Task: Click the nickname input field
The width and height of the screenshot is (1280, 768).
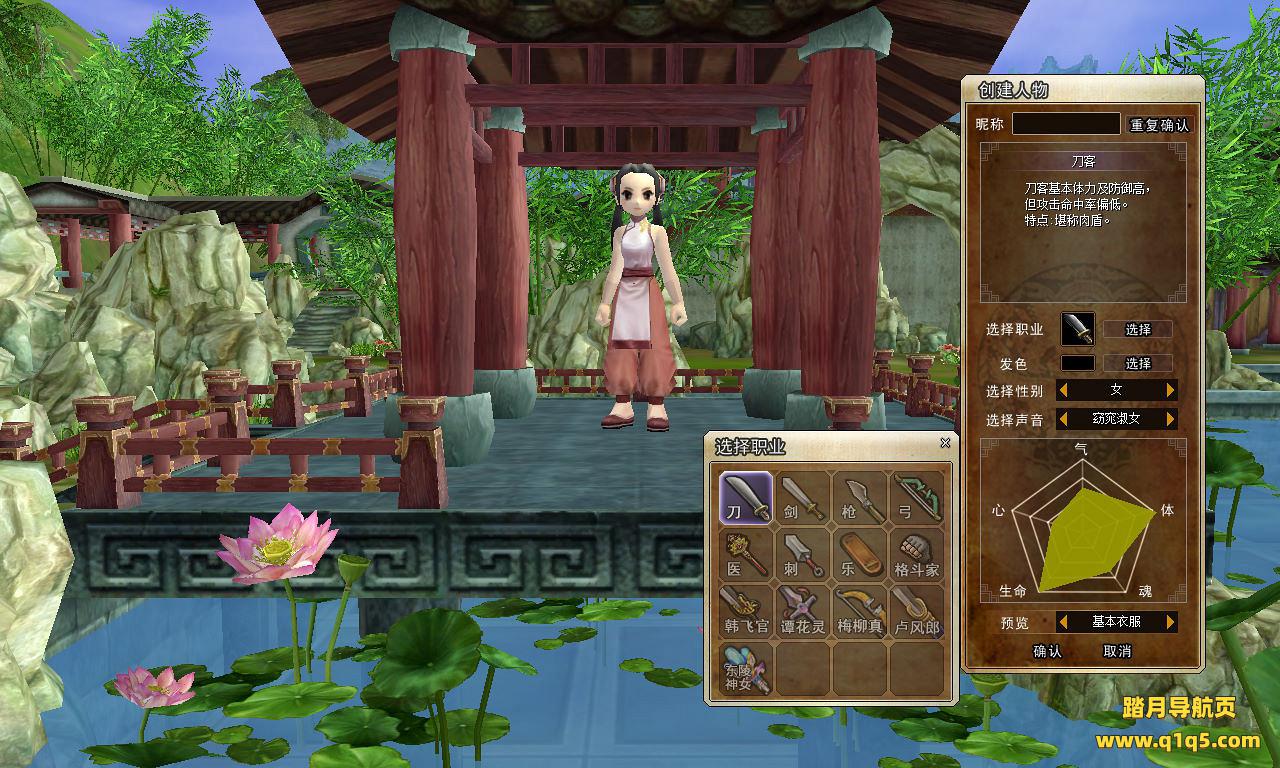Action: 1066,124
